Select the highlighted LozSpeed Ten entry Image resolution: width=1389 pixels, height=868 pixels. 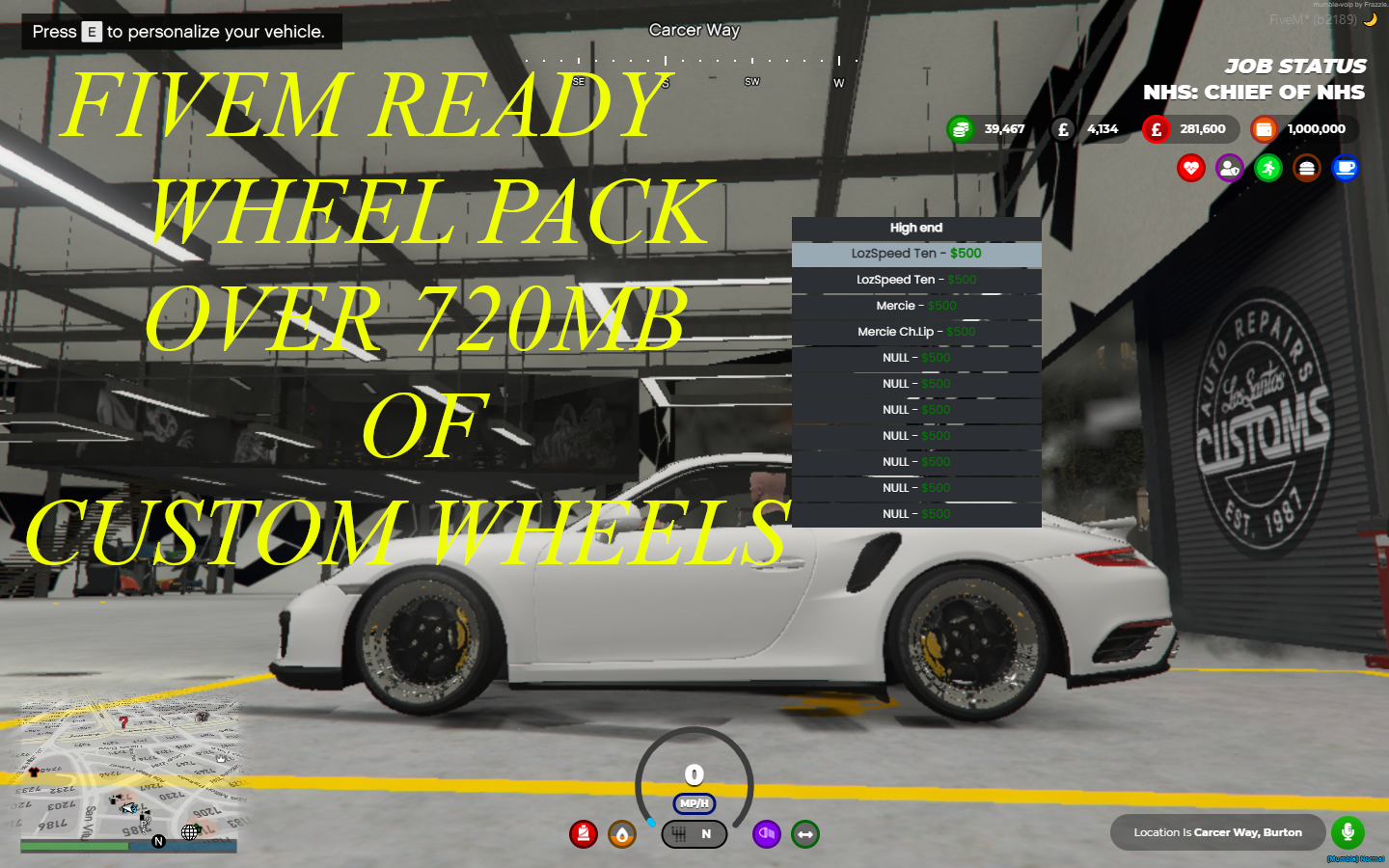click(x=915, y=253)
